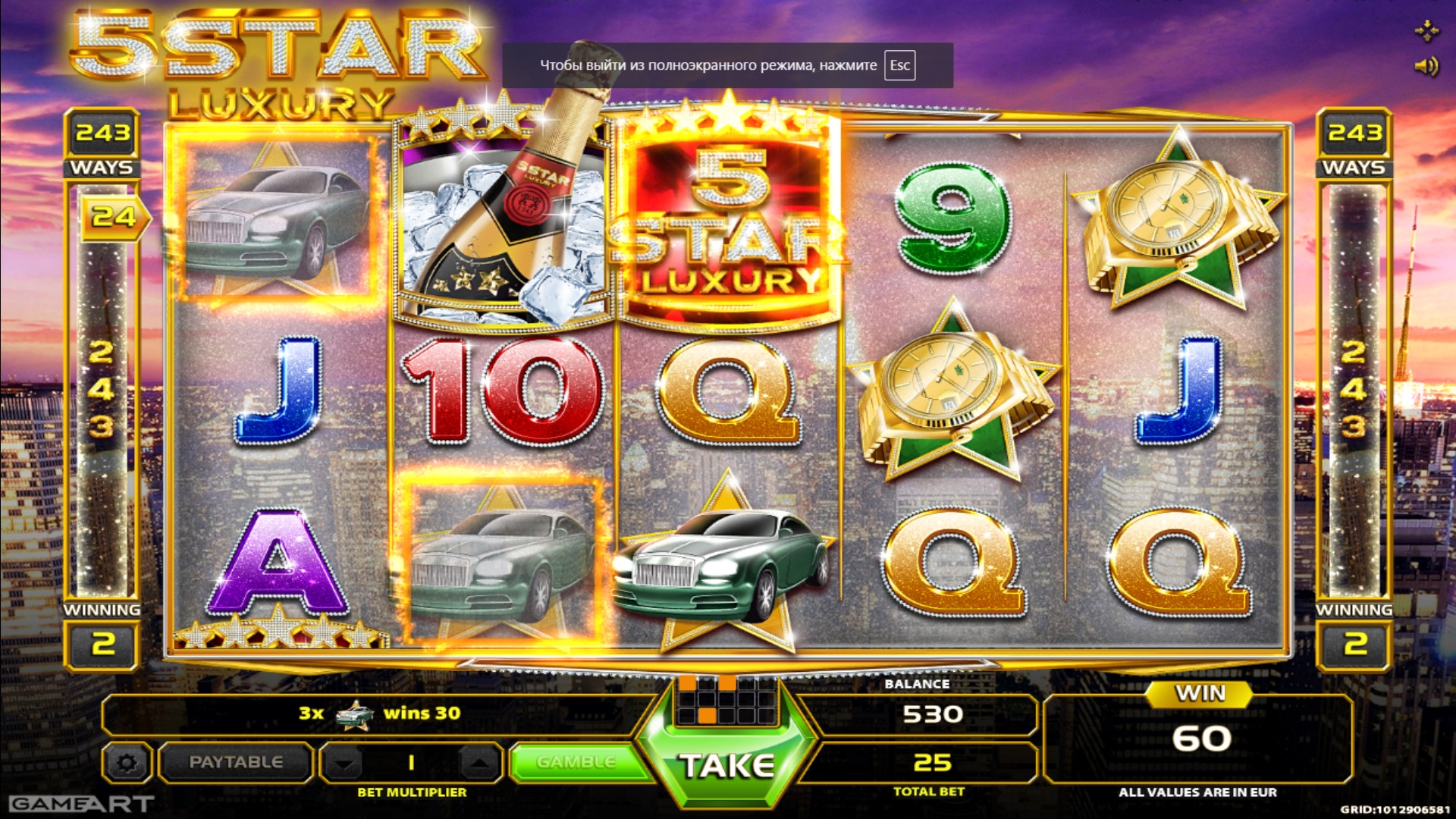Start the GAMBLE feature
This screenshot has width=1456, height=819.
click(x=576, y=762)
